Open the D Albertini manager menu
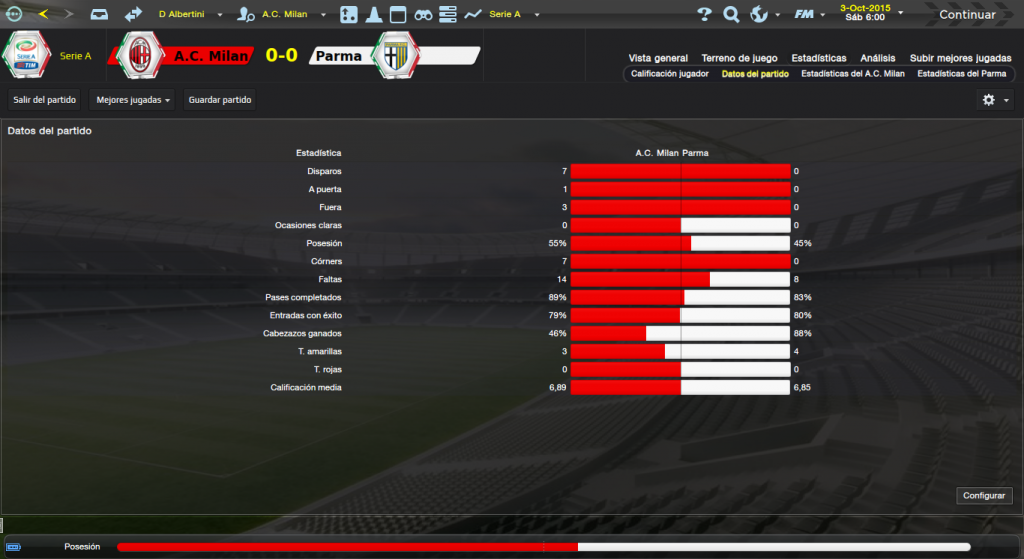 [x=187, y=15]
